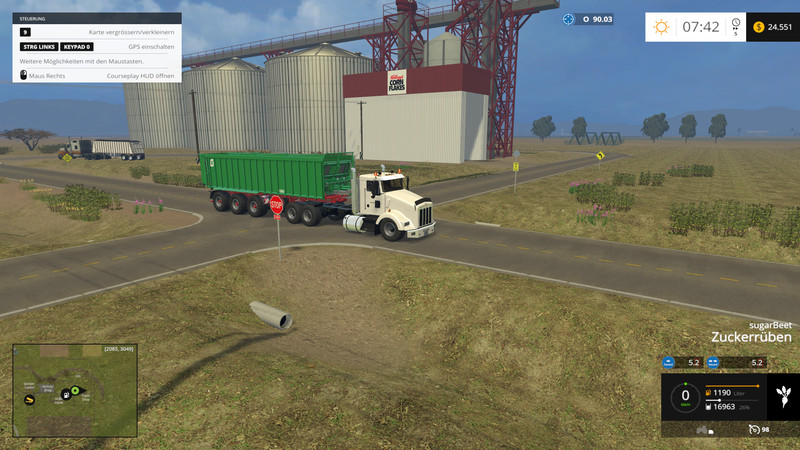
Task: Select the sun weather icon
Action: pos(661,27)
